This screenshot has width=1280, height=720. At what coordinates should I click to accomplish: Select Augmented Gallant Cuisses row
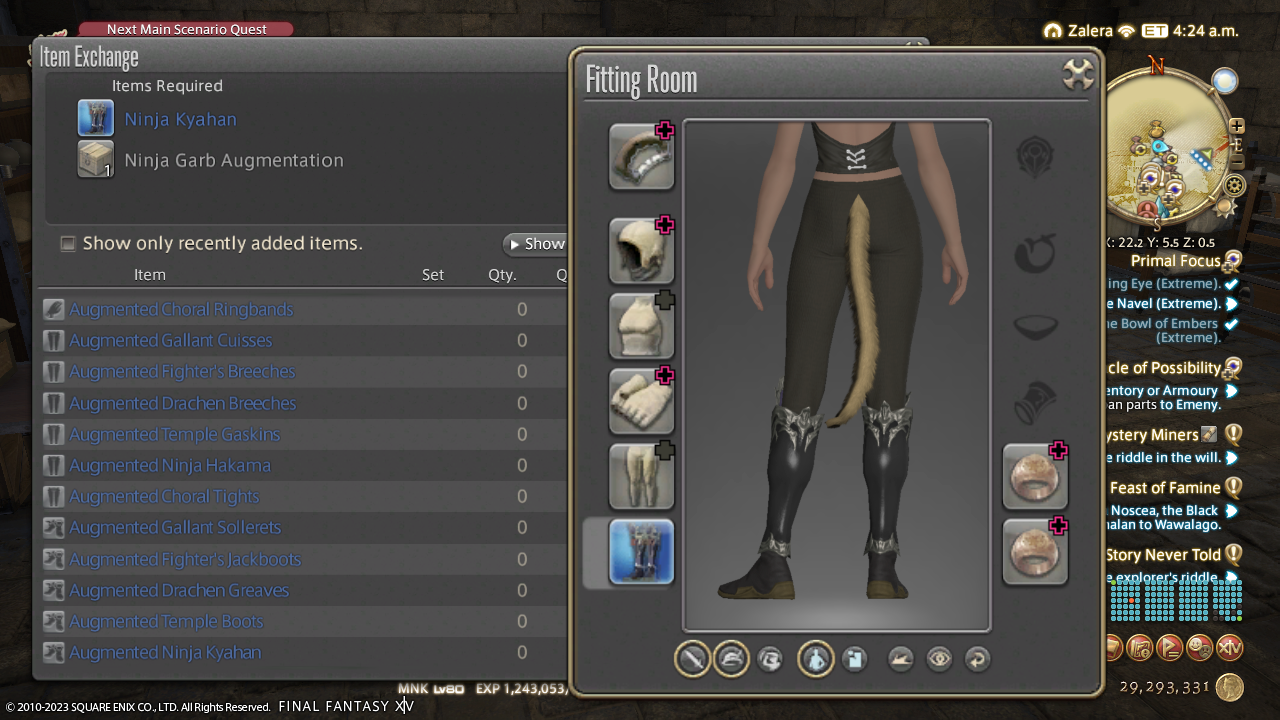click(x=170, y=340)
